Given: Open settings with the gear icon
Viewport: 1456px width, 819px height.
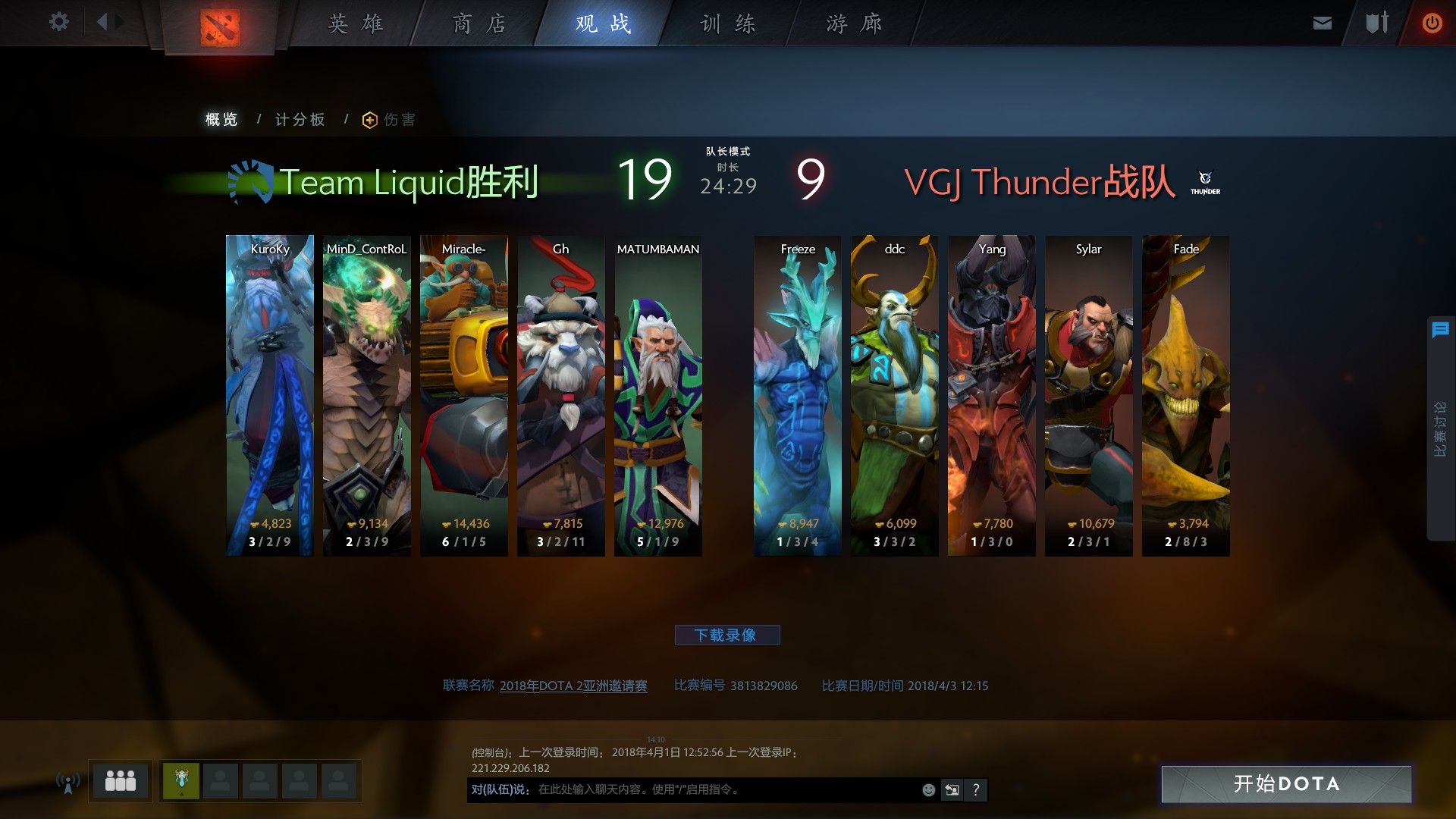Looking at the screenshot, I should coord(58,22).
